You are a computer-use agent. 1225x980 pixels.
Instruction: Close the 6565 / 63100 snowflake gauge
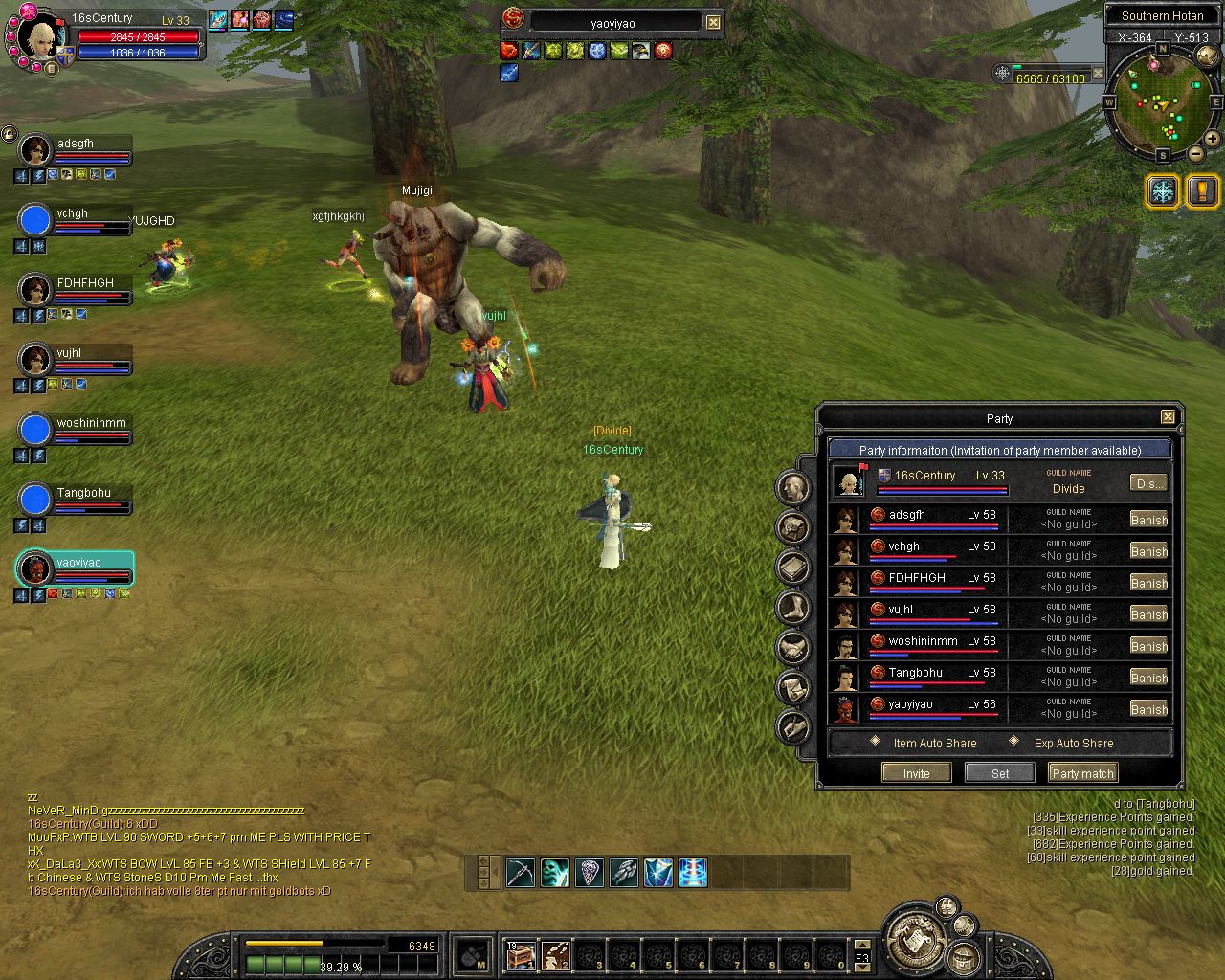1099,74
